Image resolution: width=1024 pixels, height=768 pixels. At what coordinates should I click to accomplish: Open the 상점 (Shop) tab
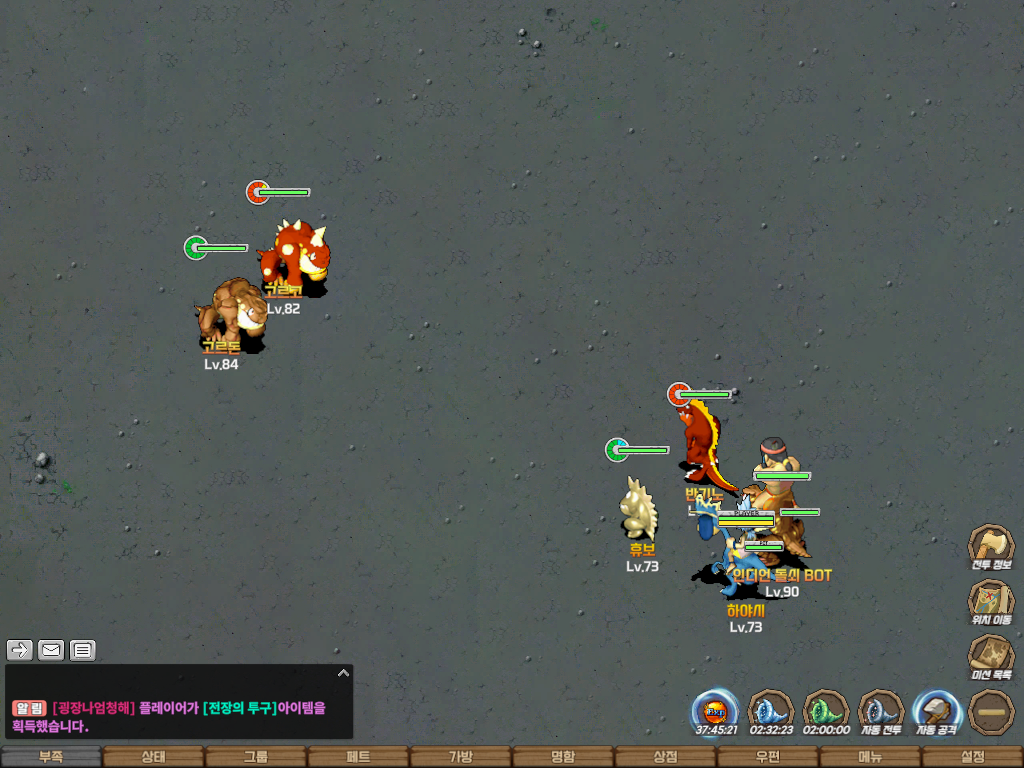coord(665,757)
